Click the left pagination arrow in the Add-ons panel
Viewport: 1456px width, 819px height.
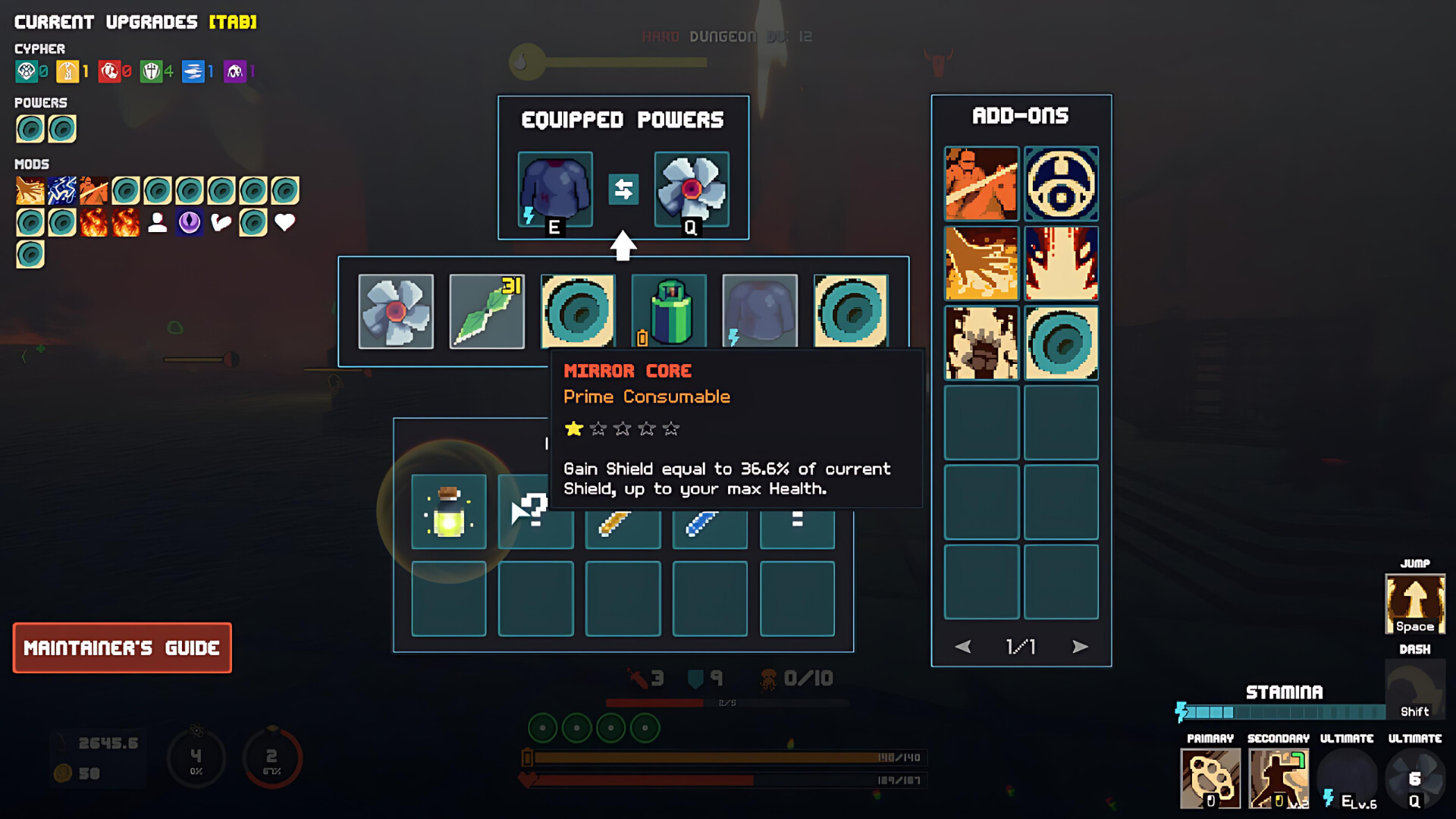pos(964,647)
